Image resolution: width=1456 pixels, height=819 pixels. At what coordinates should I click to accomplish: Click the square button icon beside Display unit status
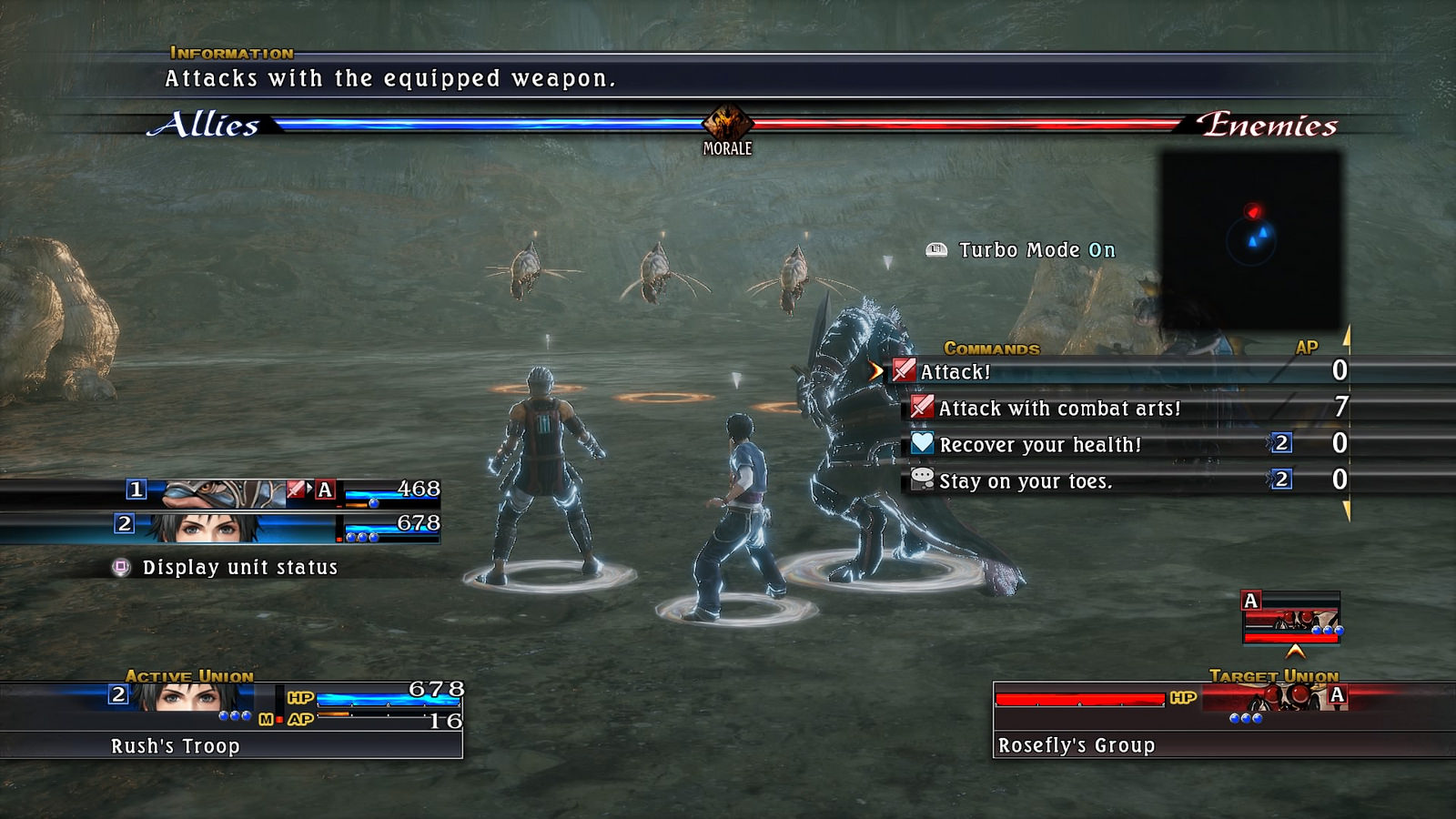coord(121,567)
